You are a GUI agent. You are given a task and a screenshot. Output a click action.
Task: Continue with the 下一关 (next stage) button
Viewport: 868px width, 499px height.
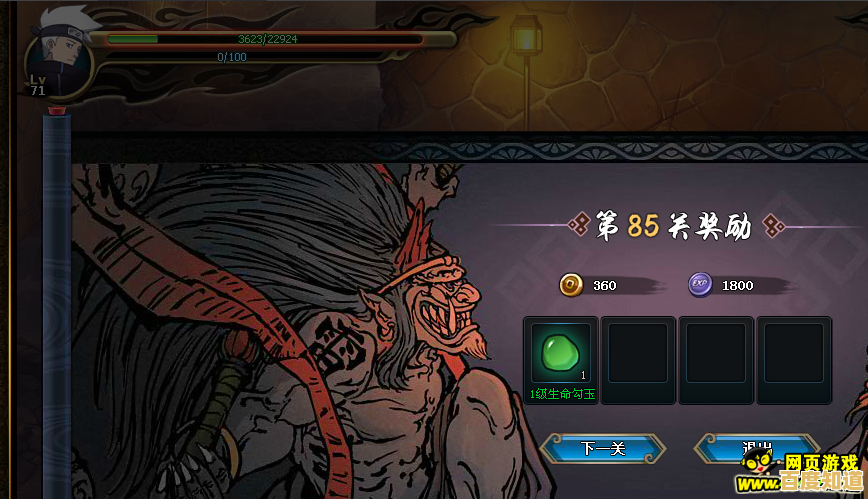[x=603, y=448]
